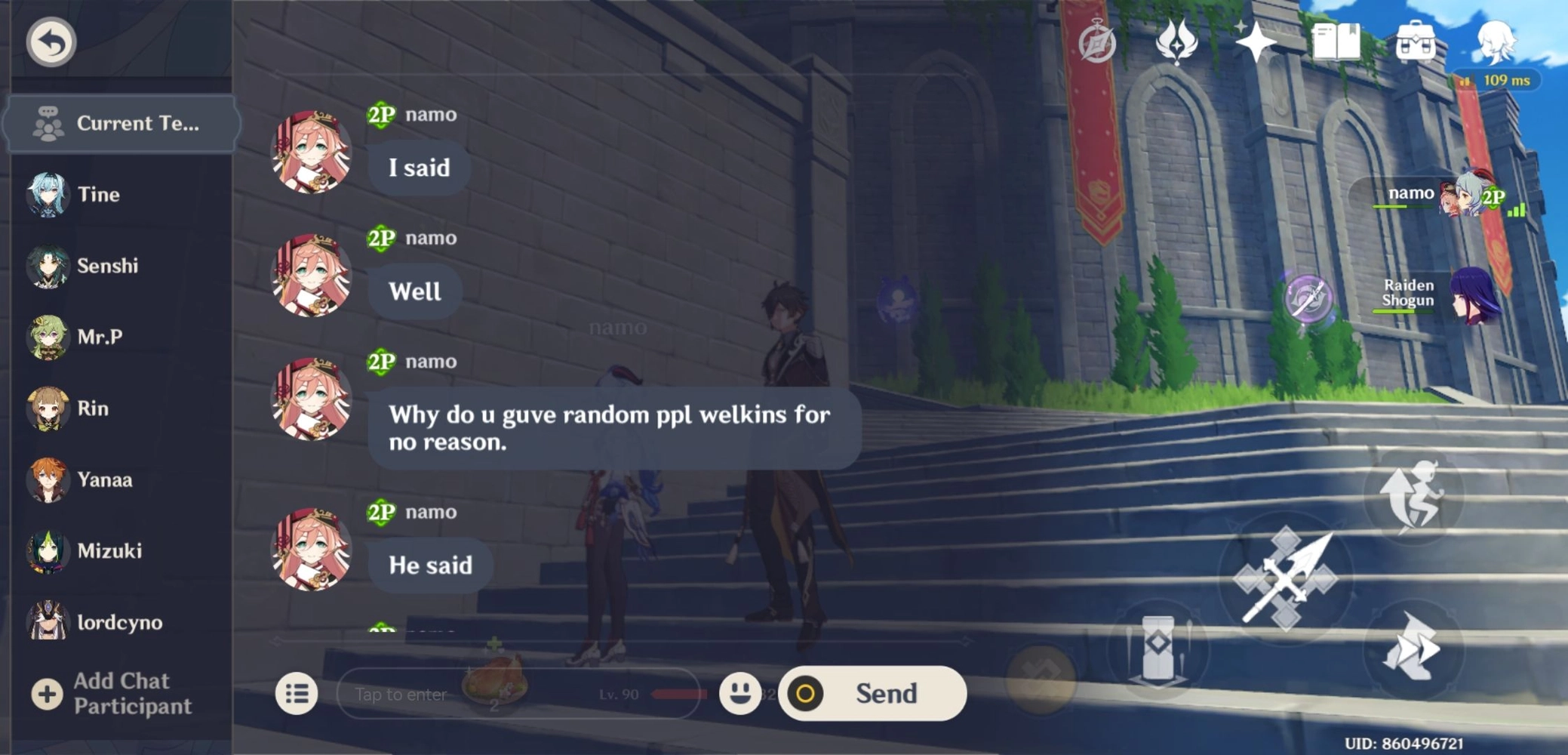Toggle the emoji sticker panel
Viewport: 1568px width, 755px height.
pyautogui.click(x=740, y=694)
